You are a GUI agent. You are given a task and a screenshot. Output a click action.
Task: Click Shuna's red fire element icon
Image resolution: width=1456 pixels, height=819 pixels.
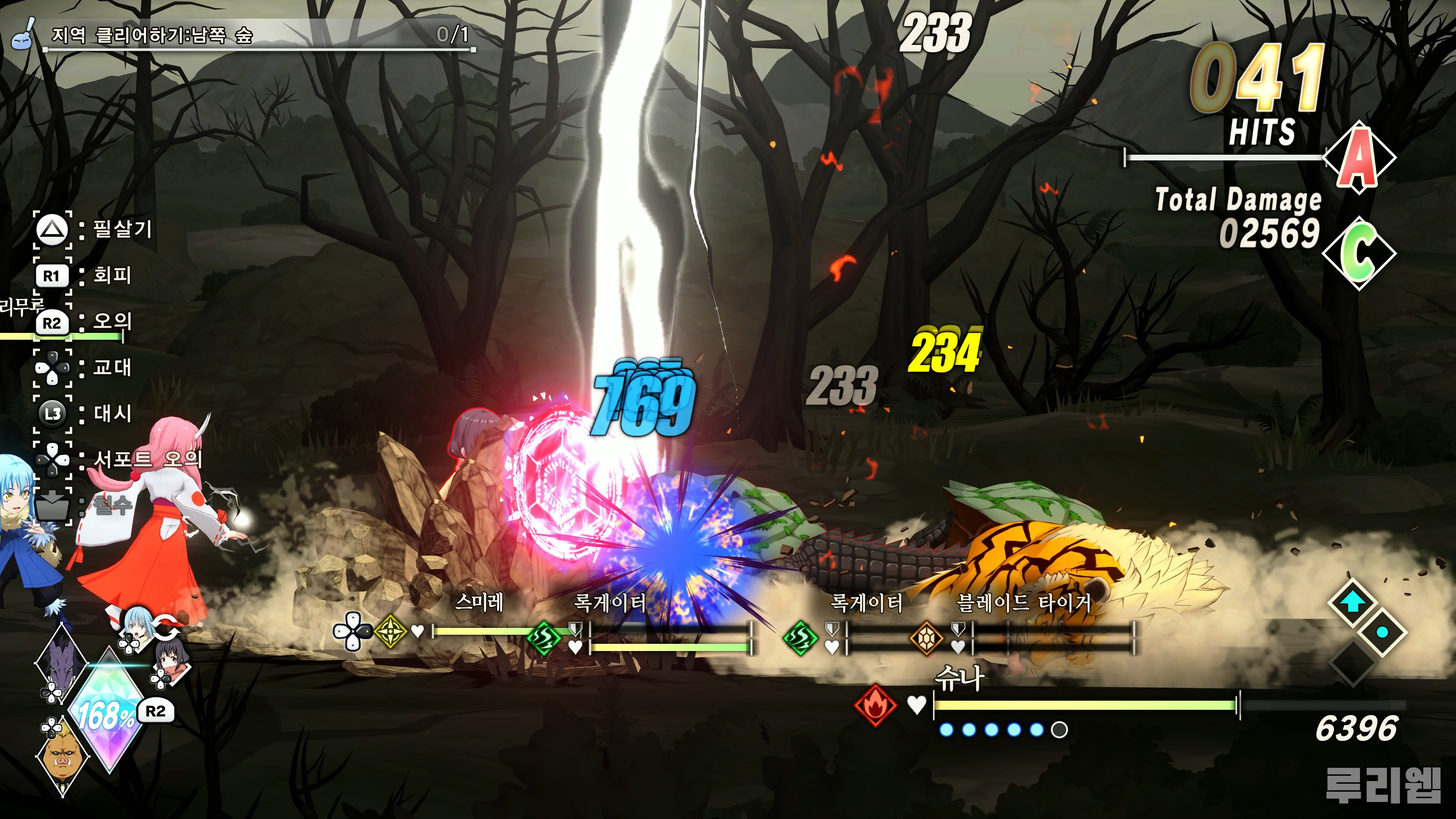pyautogui.click(x=875, y=705)
